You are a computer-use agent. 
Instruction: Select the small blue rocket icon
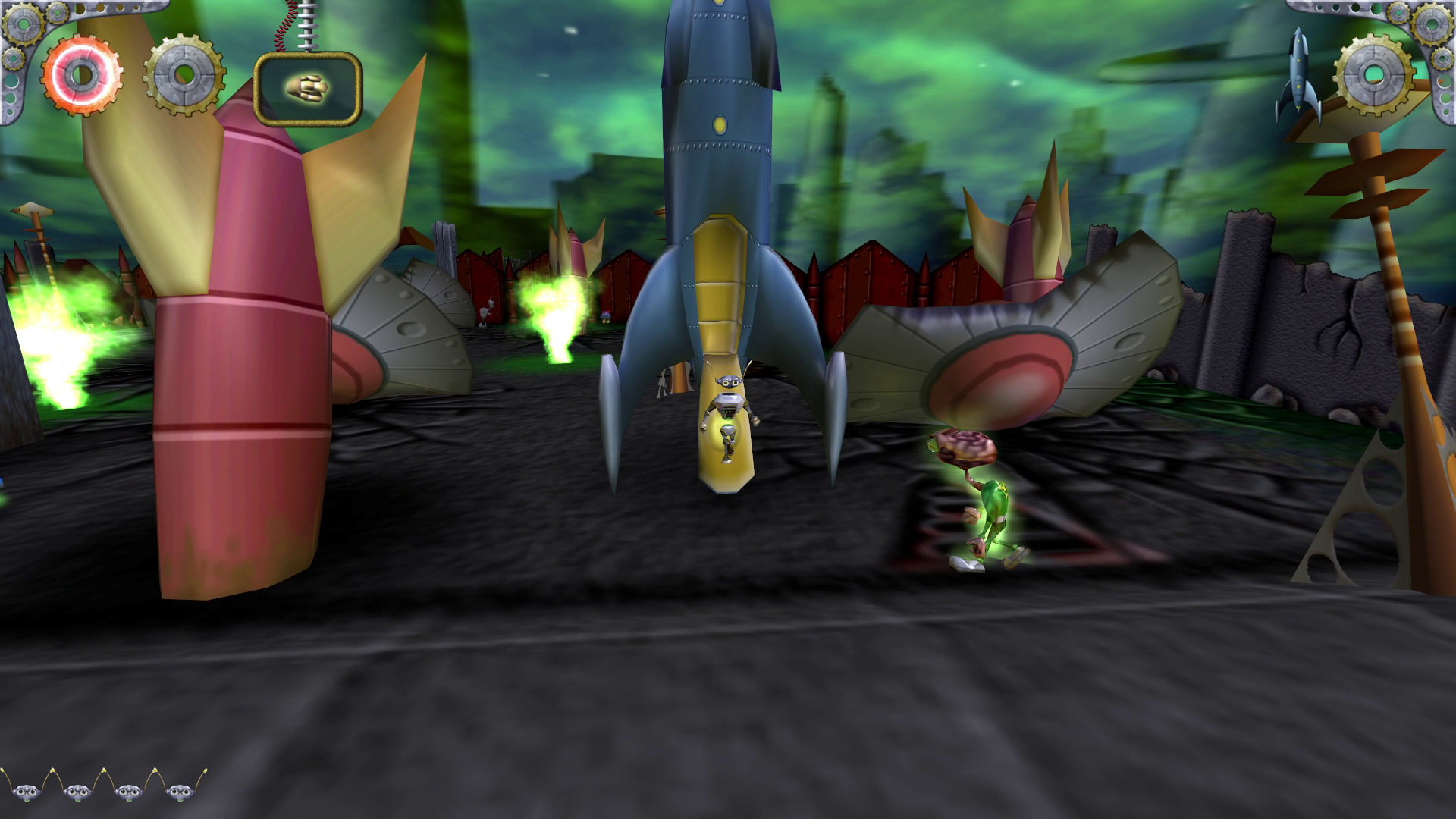(1298, 76)
